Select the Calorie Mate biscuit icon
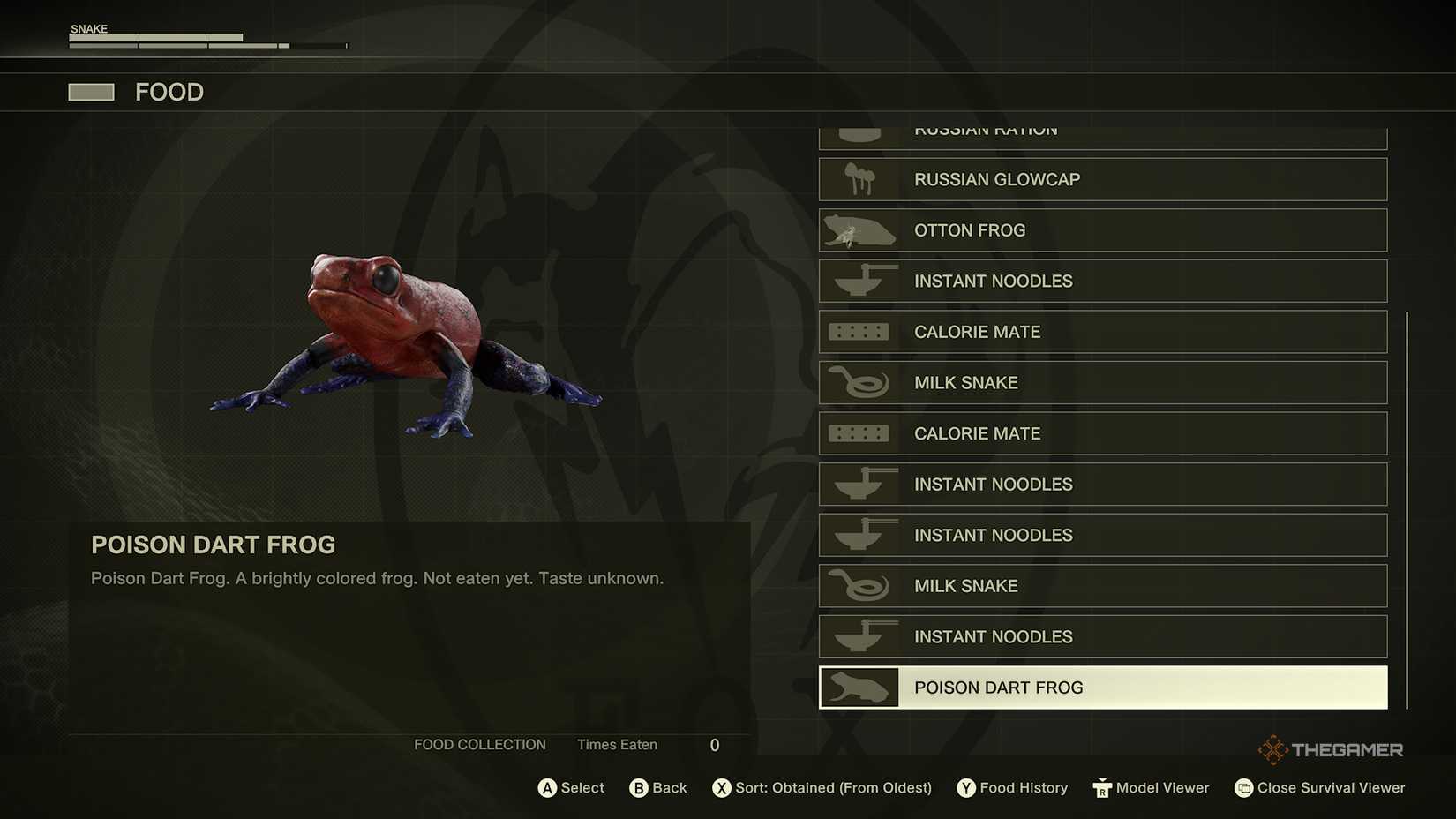 [x=858, y=331]
